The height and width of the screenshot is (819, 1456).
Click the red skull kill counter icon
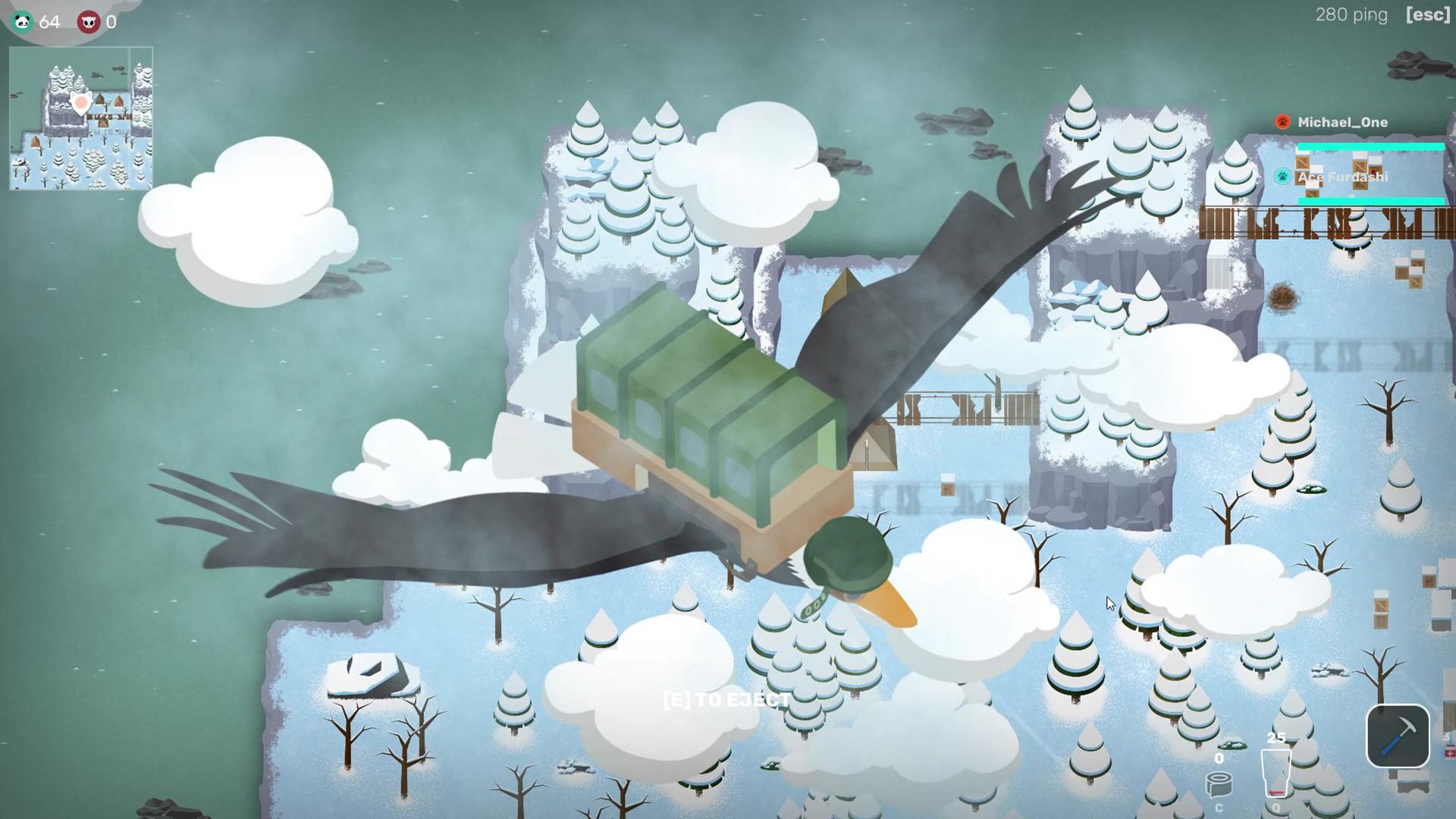click(90, 22)
